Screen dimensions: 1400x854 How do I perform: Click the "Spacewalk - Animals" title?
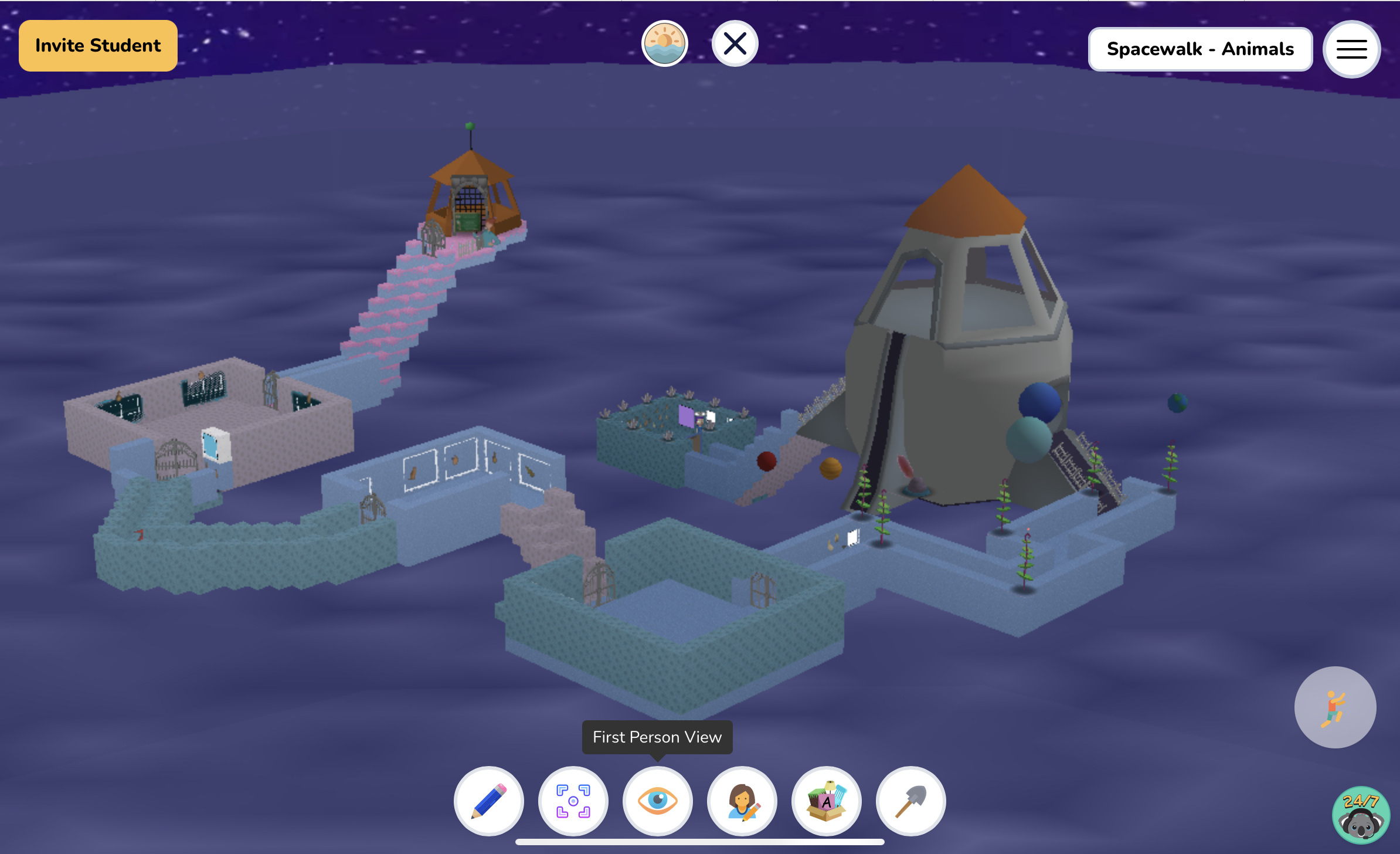pyautogui.click(x=1199, y=49)
